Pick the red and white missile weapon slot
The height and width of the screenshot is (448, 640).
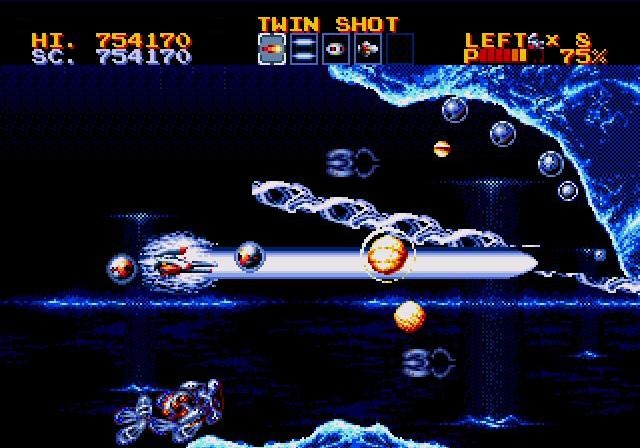point(368,48)
